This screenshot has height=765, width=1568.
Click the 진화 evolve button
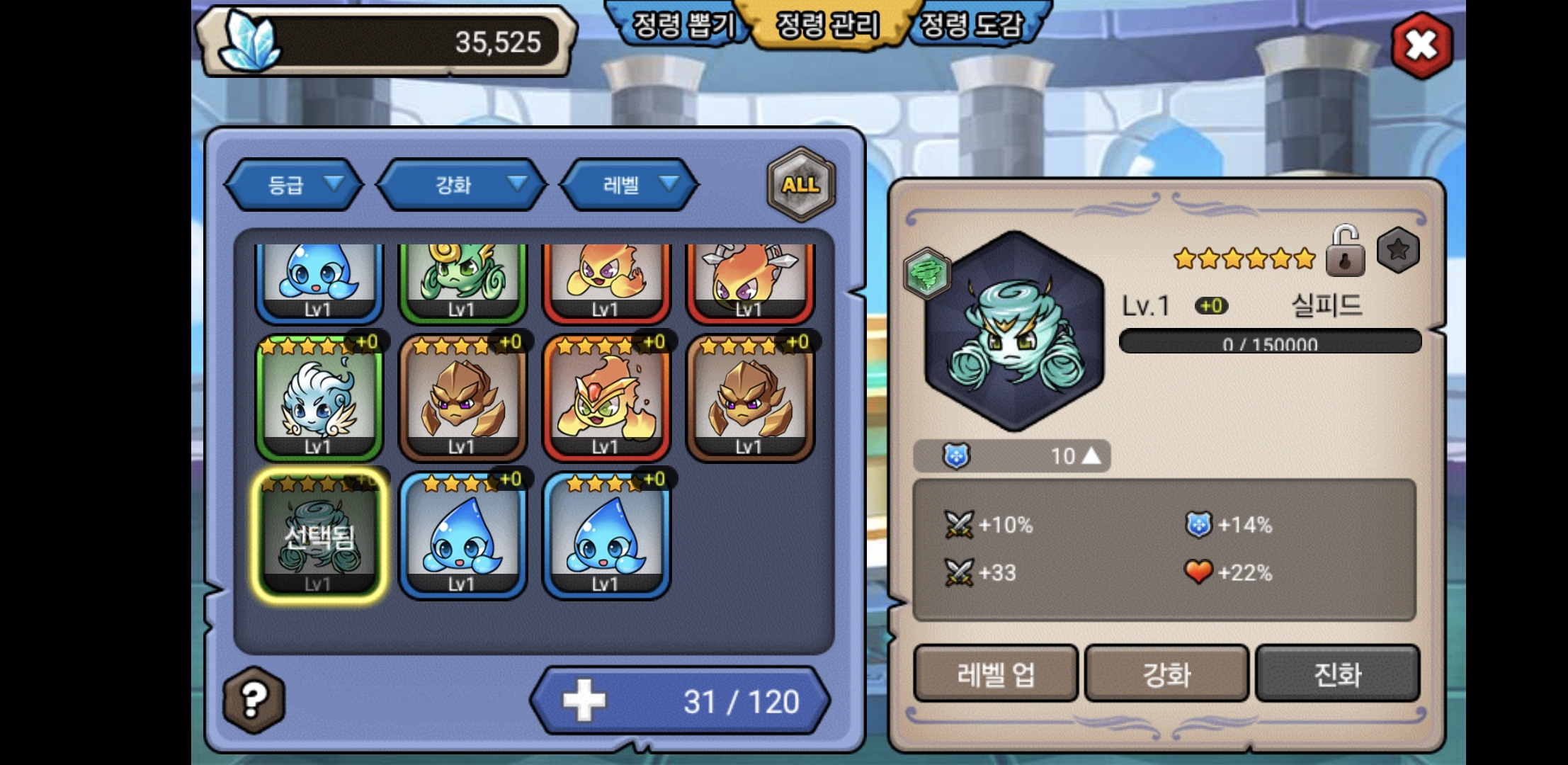click(1337, 674)
